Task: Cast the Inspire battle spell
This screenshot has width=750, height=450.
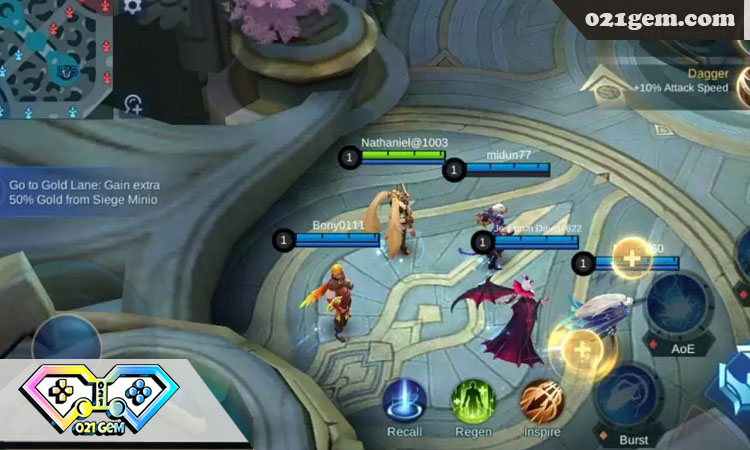Action: pyautogui.click(x=541, y=399)
